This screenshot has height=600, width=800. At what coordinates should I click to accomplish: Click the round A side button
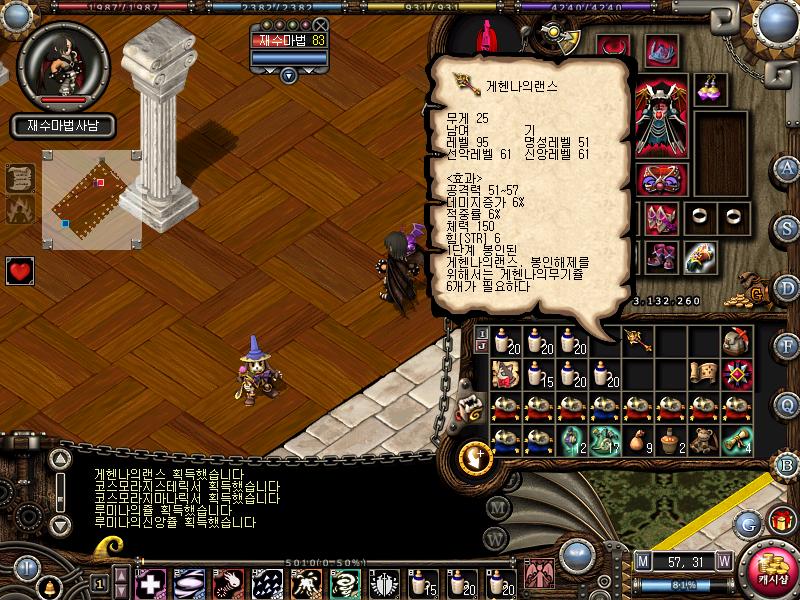(788, 168)
